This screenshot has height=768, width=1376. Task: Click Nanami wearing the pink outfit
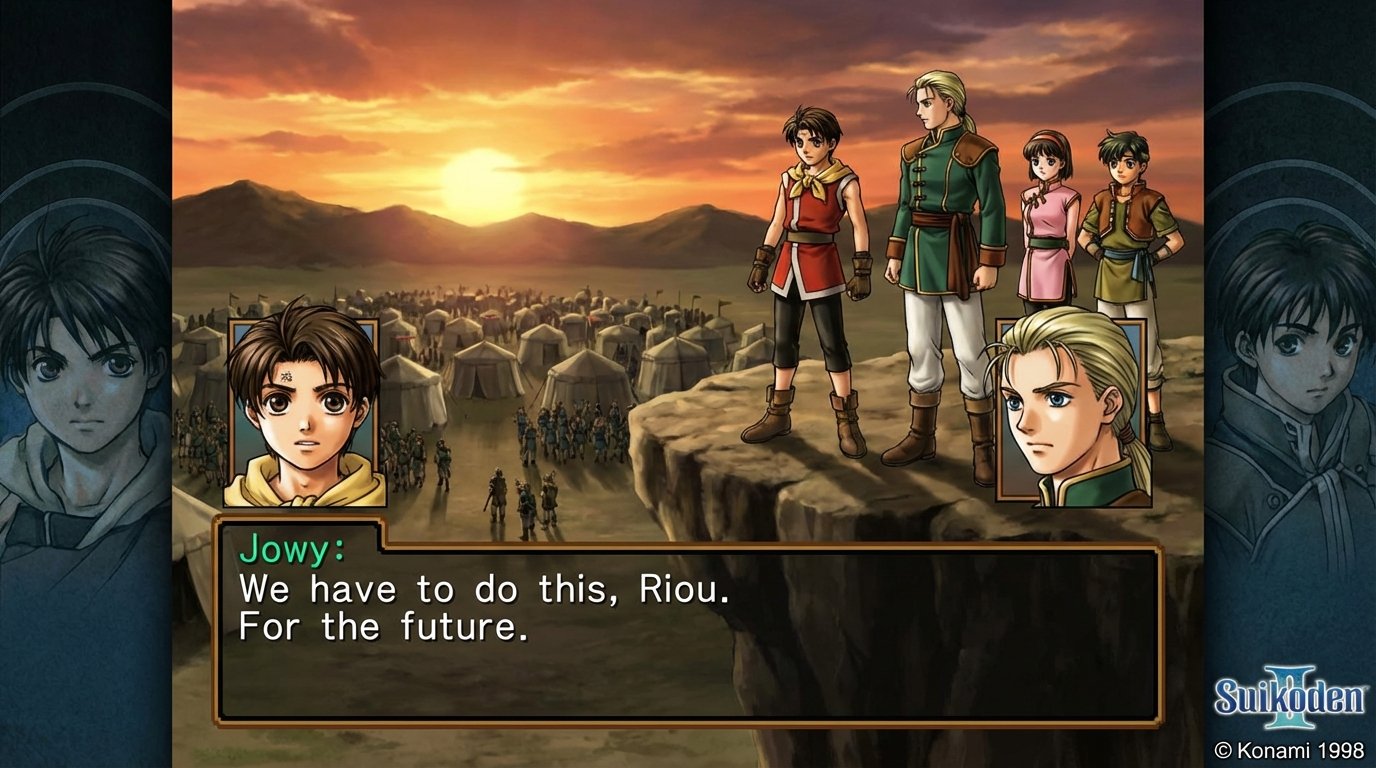[x=1048, y=230]
